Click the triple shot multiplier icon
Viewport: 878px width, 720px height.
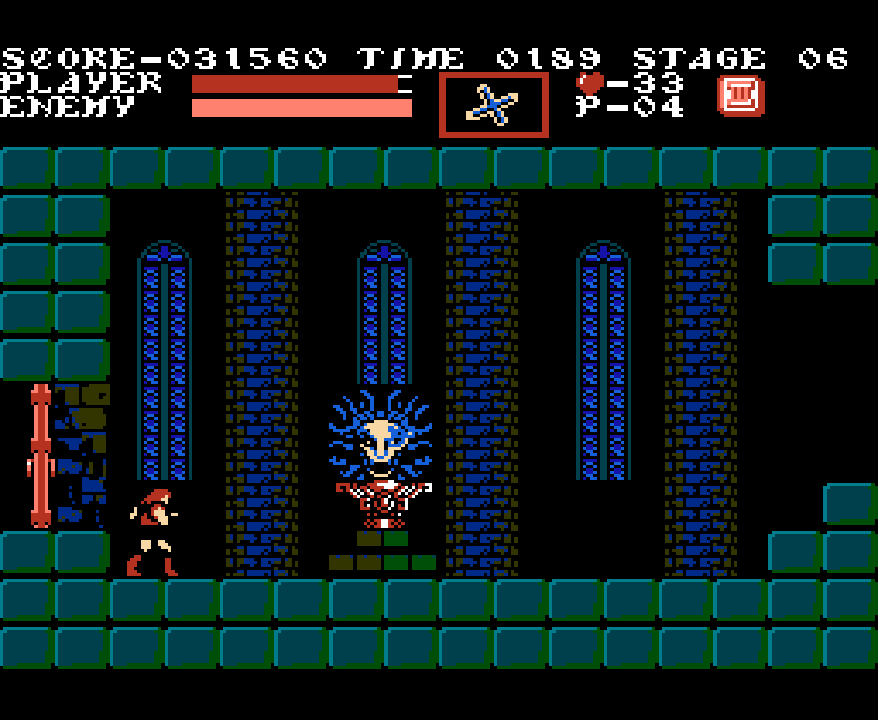coord(741,96)
